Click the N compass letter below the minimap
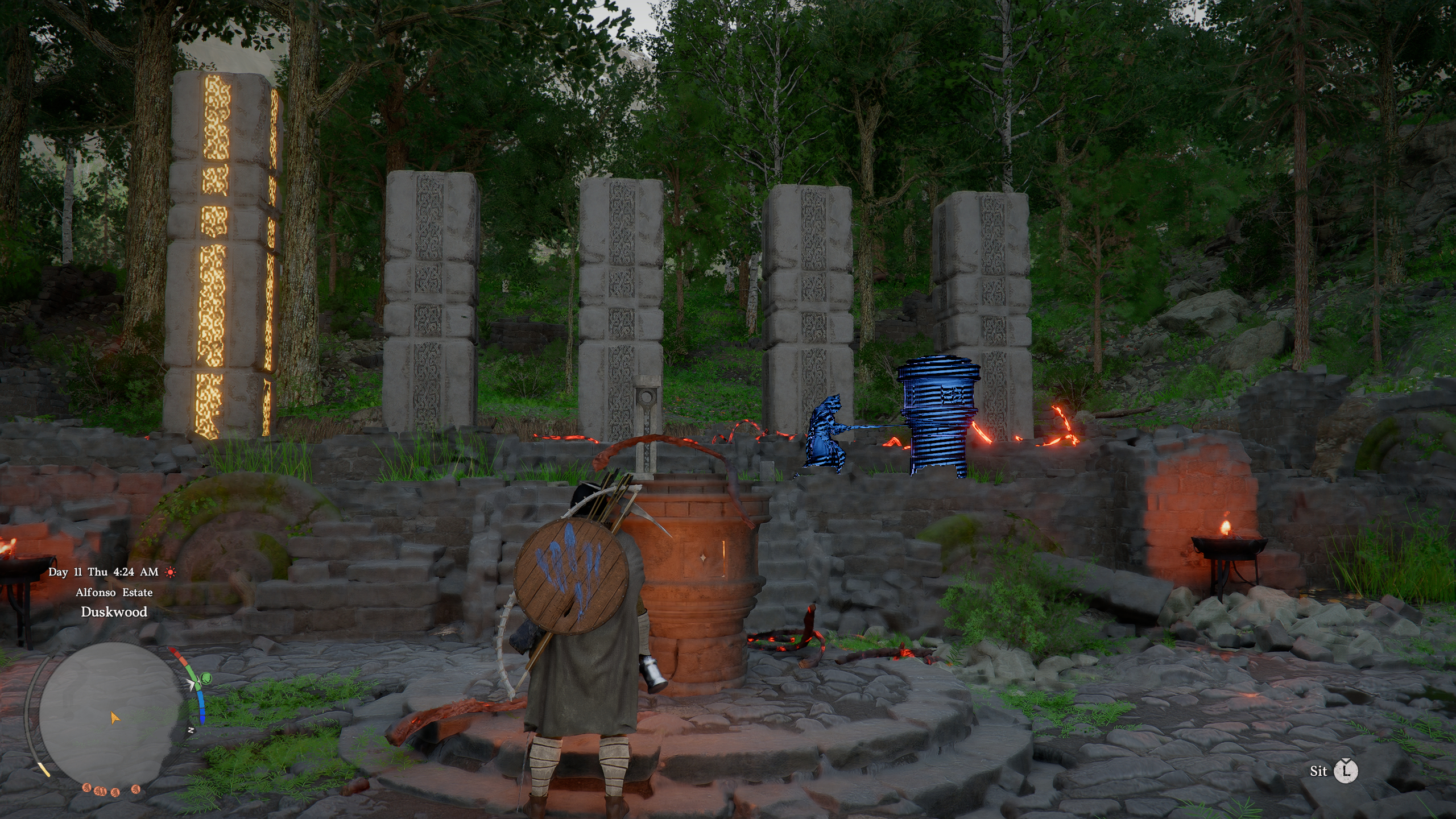Viewport: 1456px width, 819px height. coord(191,730)
